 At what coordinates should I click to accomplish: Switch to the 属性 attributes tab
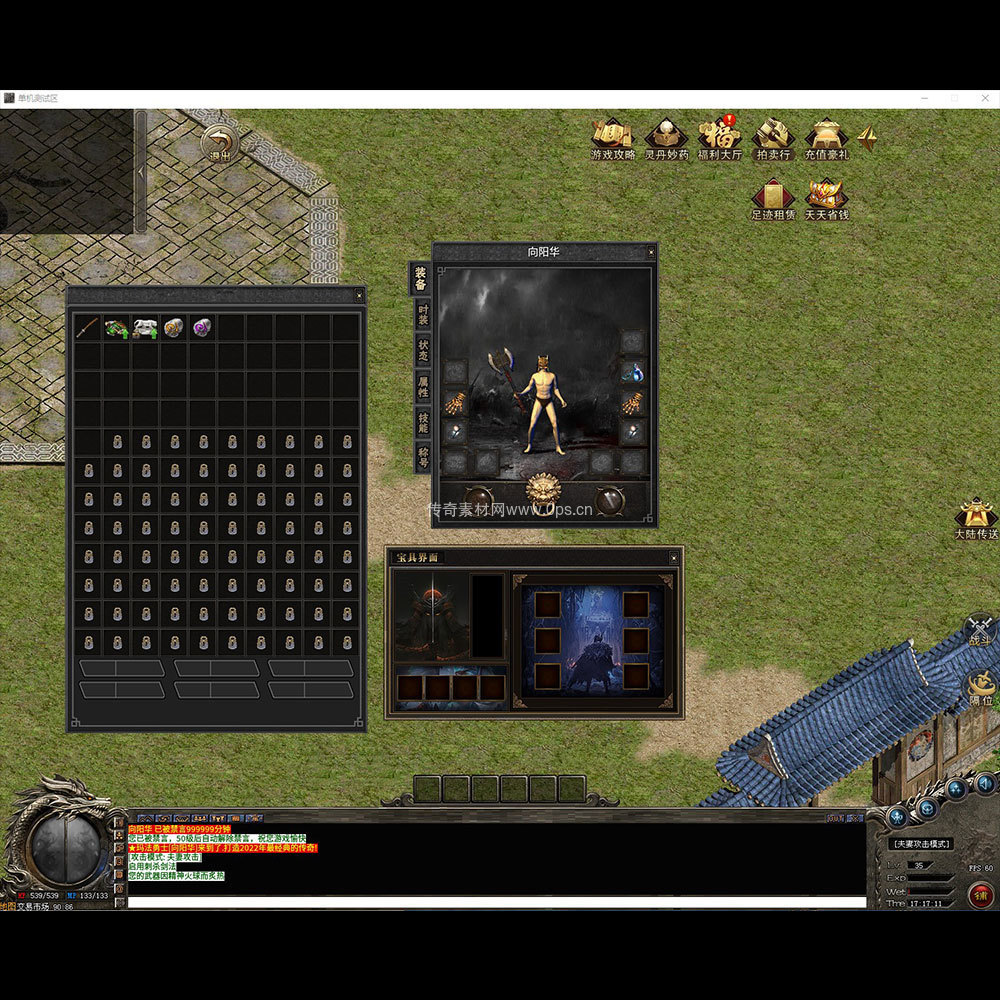click(x=423, y=386)
